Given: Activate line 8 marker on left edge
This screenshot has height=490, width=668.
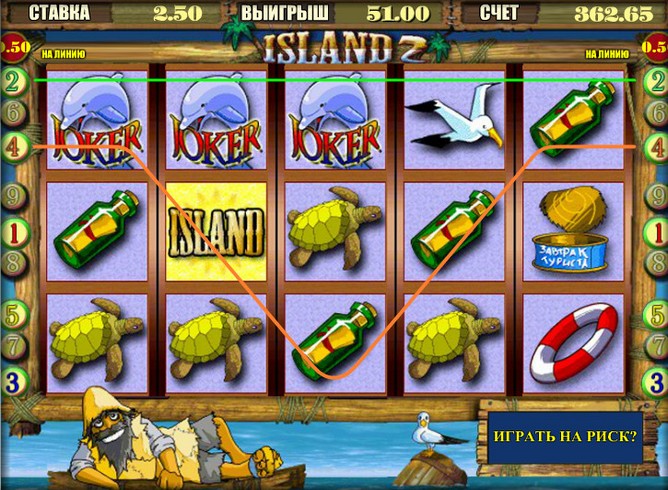Looking at the screenshot, I should (x=13, y=264).
